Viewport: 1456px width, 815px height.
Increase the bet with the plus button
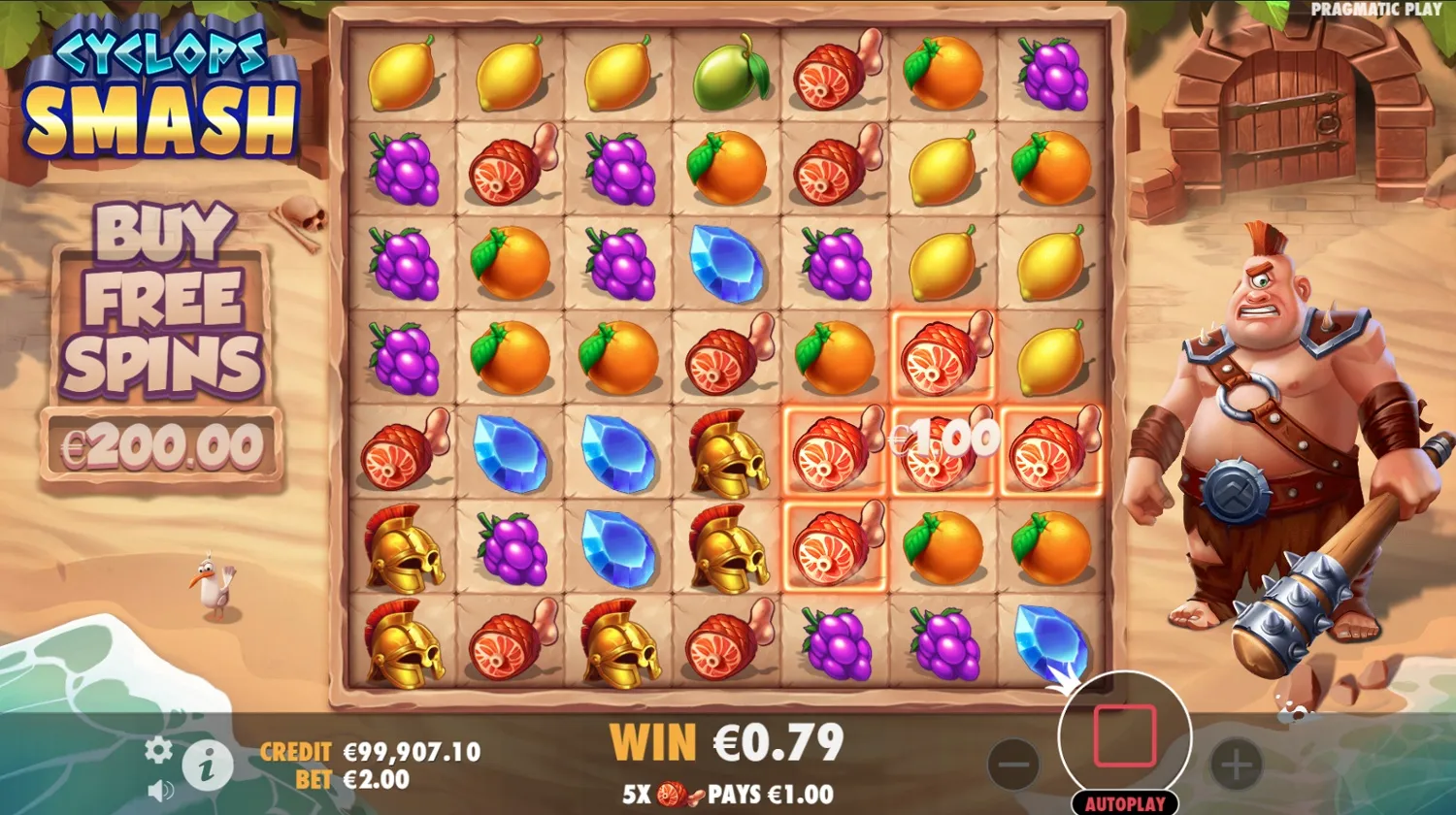(1235, 765)
